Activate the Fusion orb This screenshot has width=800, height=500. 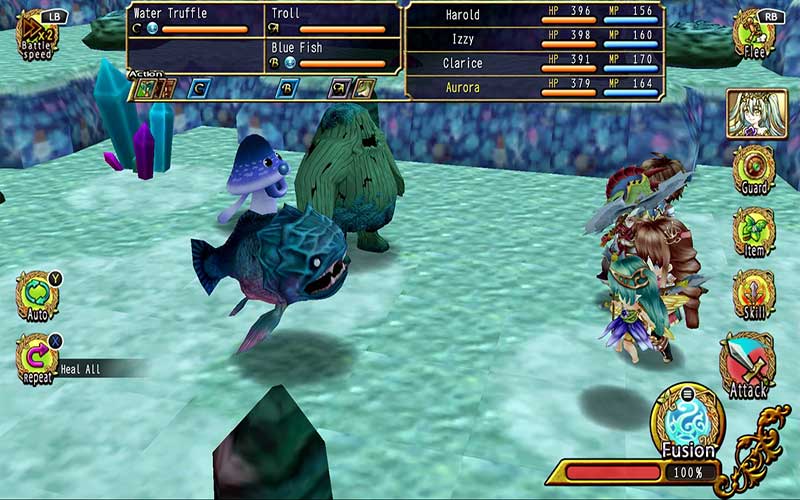[688, 422]
